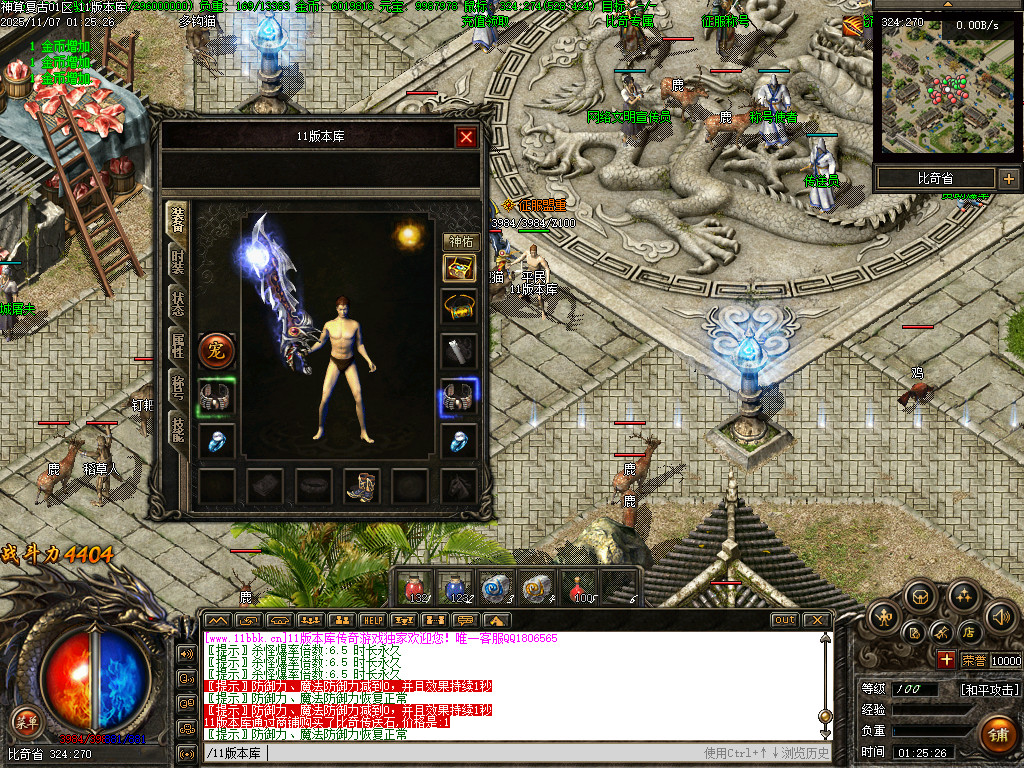Select the equipped boots slot
Viewport: 1024px width, 768px height.
[x=362, y=486]
